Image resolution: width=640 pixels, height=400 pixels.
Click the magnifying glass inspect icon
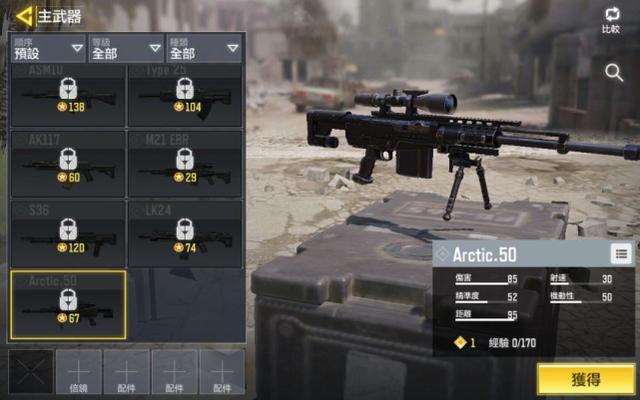pyautogui.click(x=614, y=72)
